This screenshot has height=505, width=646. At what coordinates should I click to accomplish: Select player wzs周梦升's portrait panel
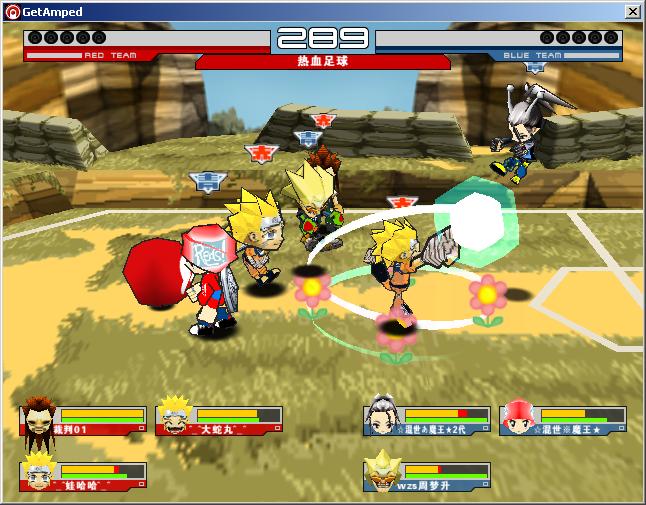[x=428, y=476]
